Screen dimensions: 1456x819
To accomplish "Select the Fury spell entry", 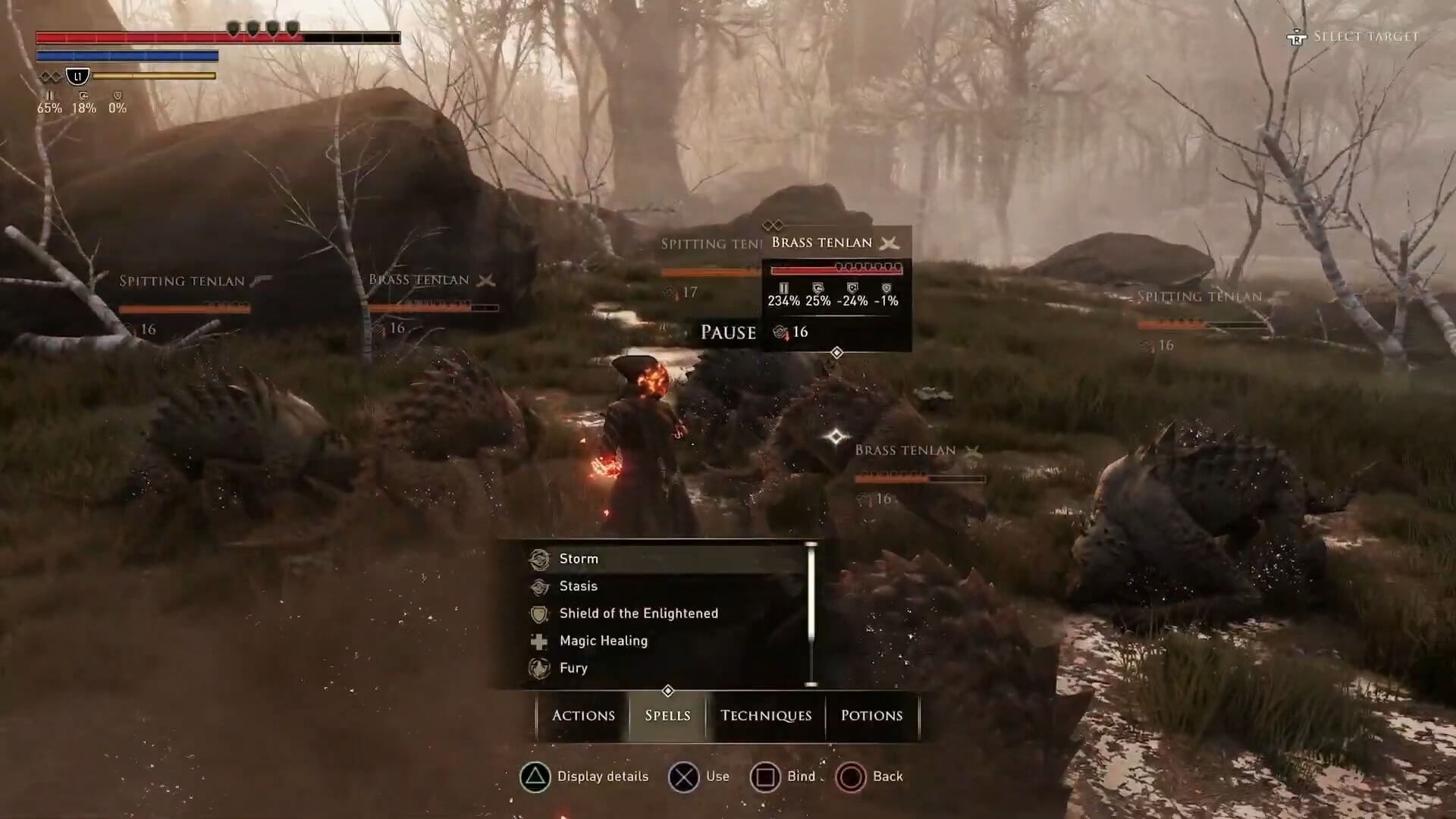I will pos(573,668).
